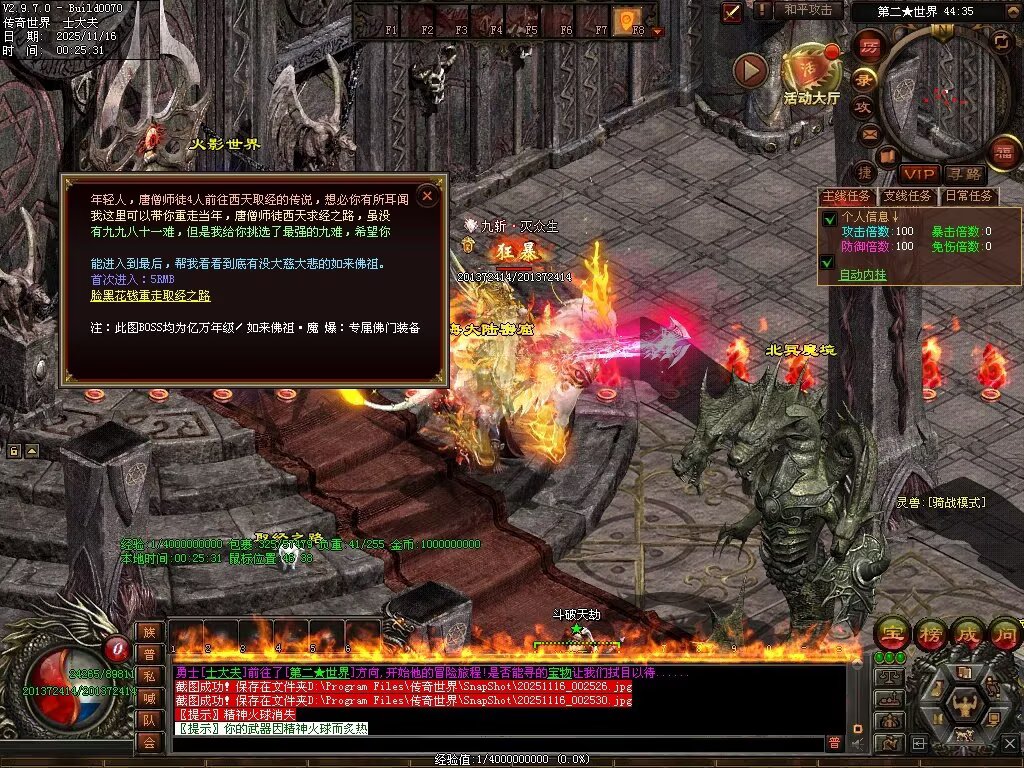Open the 宝 treasure round button

[x=891, y=634]
